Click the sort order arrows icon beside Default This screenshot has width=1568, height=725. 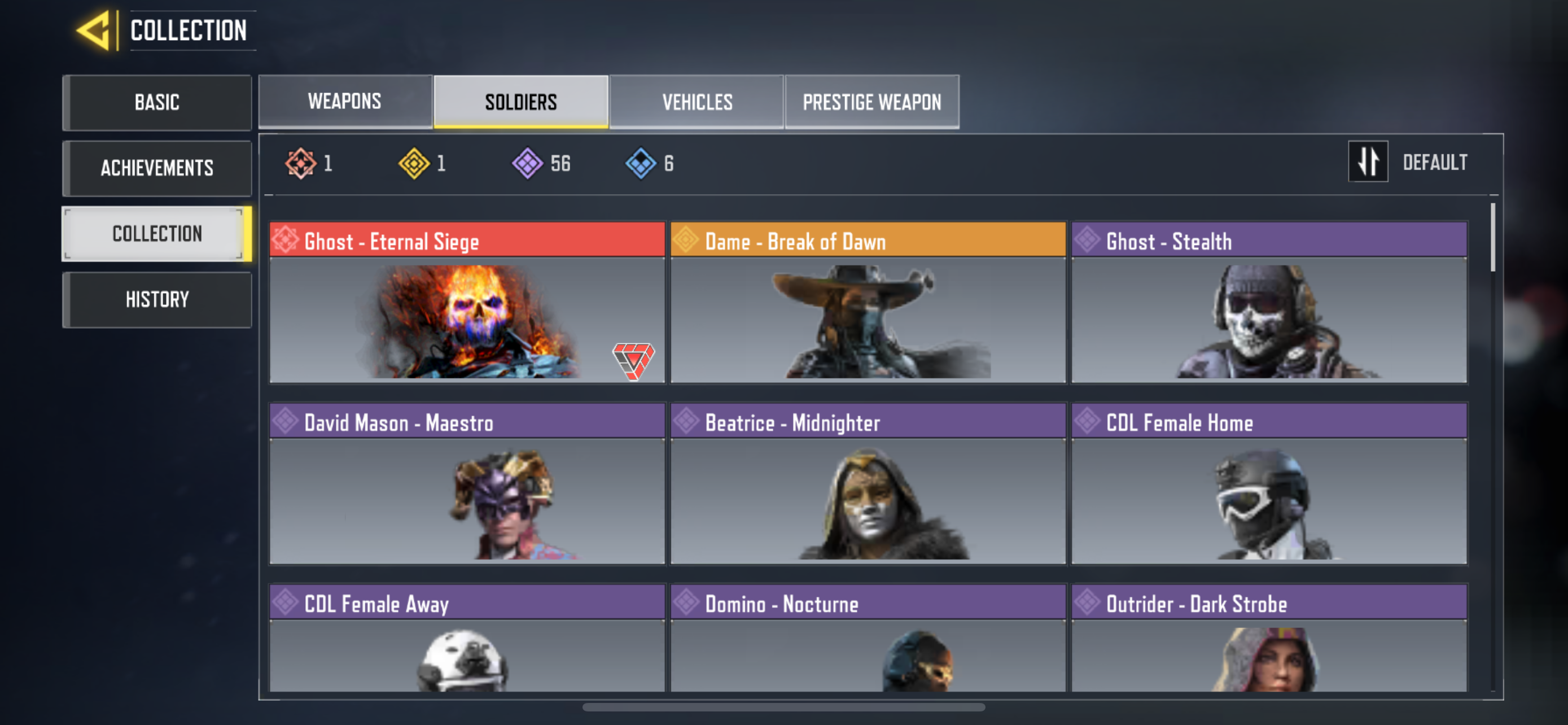tap(1368, 162)
